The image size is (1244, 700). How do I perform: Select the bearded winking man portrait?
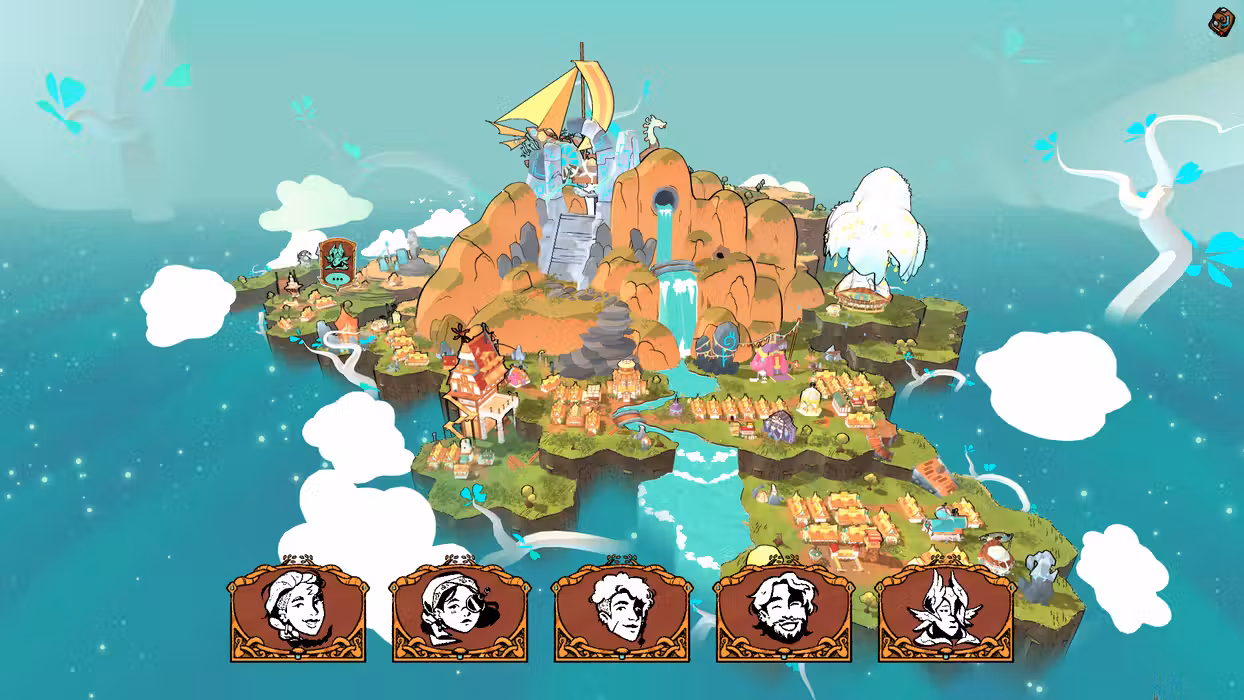tap(783, 610)
